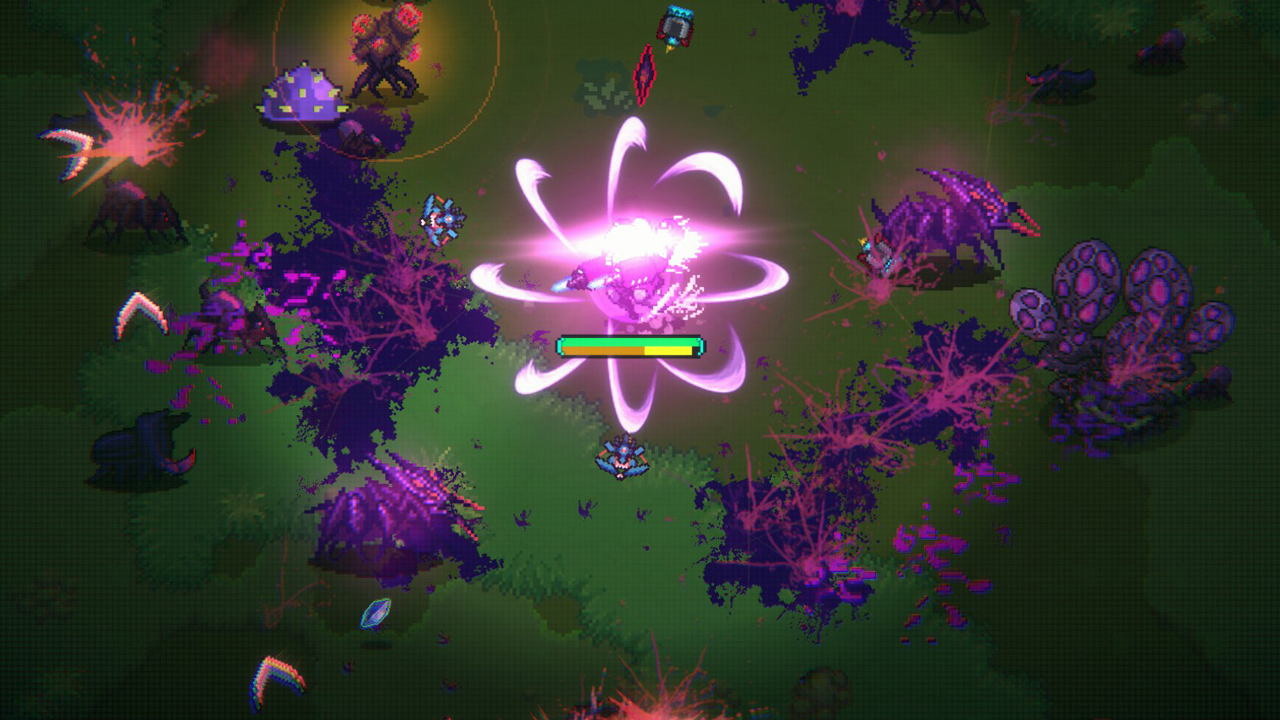Viewport: 1280px width, 720px height.
Task: Select the spiky purple dome creature top left
Action: 300,95
